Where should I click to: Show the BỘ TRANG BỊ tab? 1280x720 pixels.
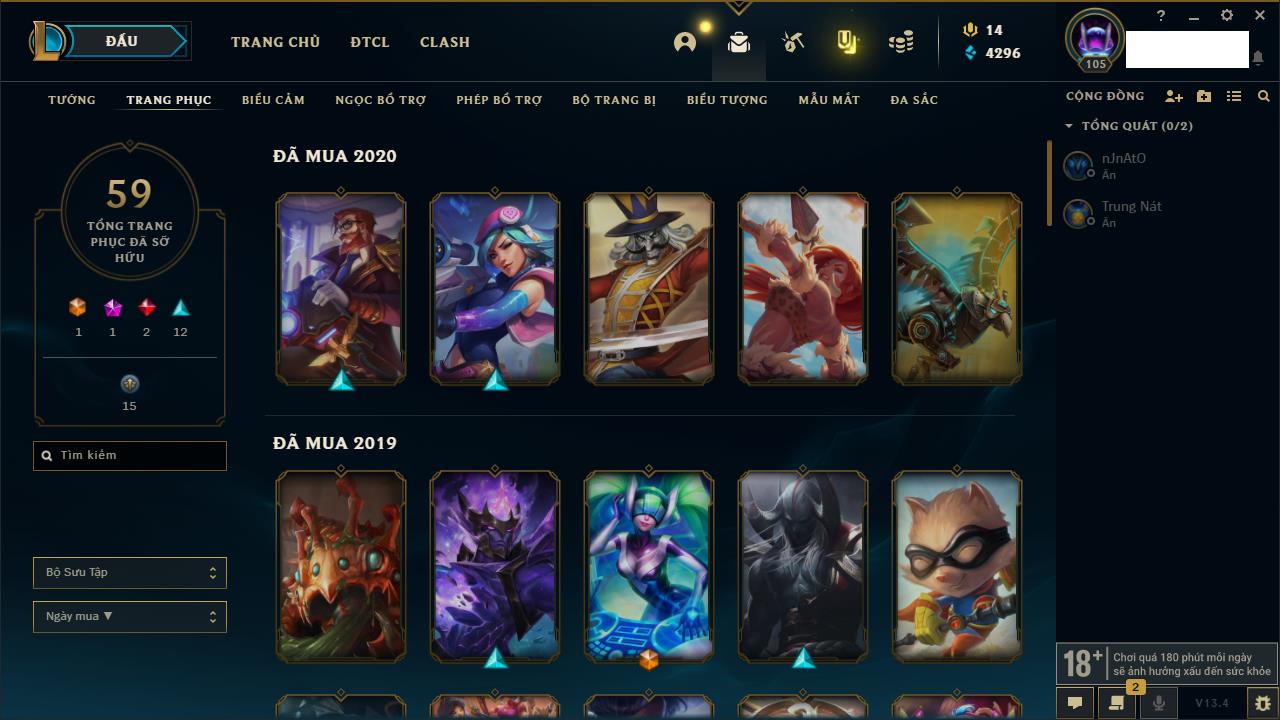(614, 100)
